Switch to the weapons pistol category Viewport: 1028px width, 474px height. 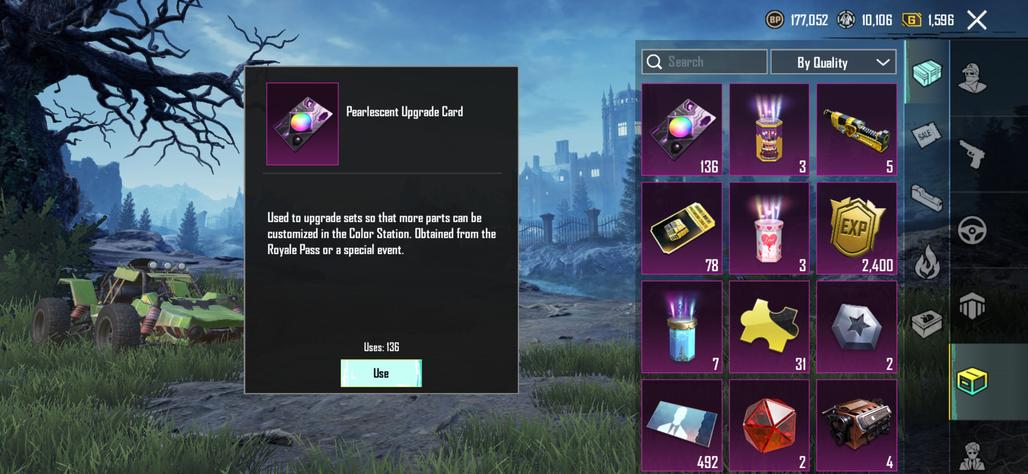click(971, 153)
